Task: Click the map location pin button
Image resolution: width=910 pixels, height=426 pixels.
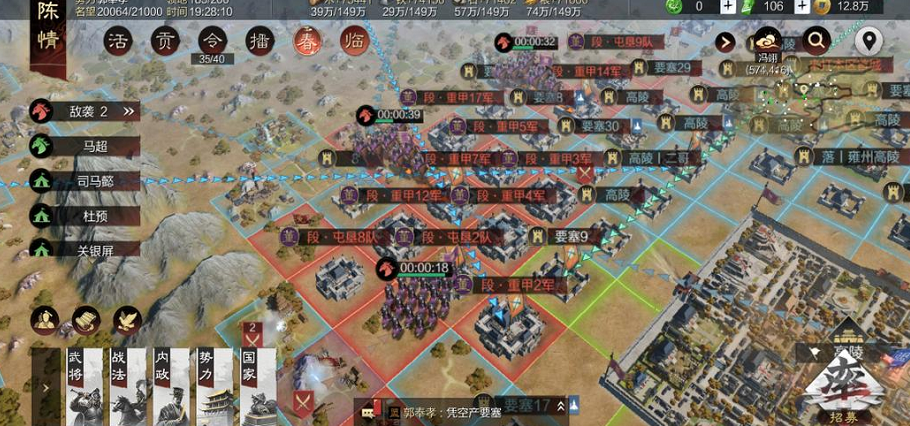Action: coord(869,41)
